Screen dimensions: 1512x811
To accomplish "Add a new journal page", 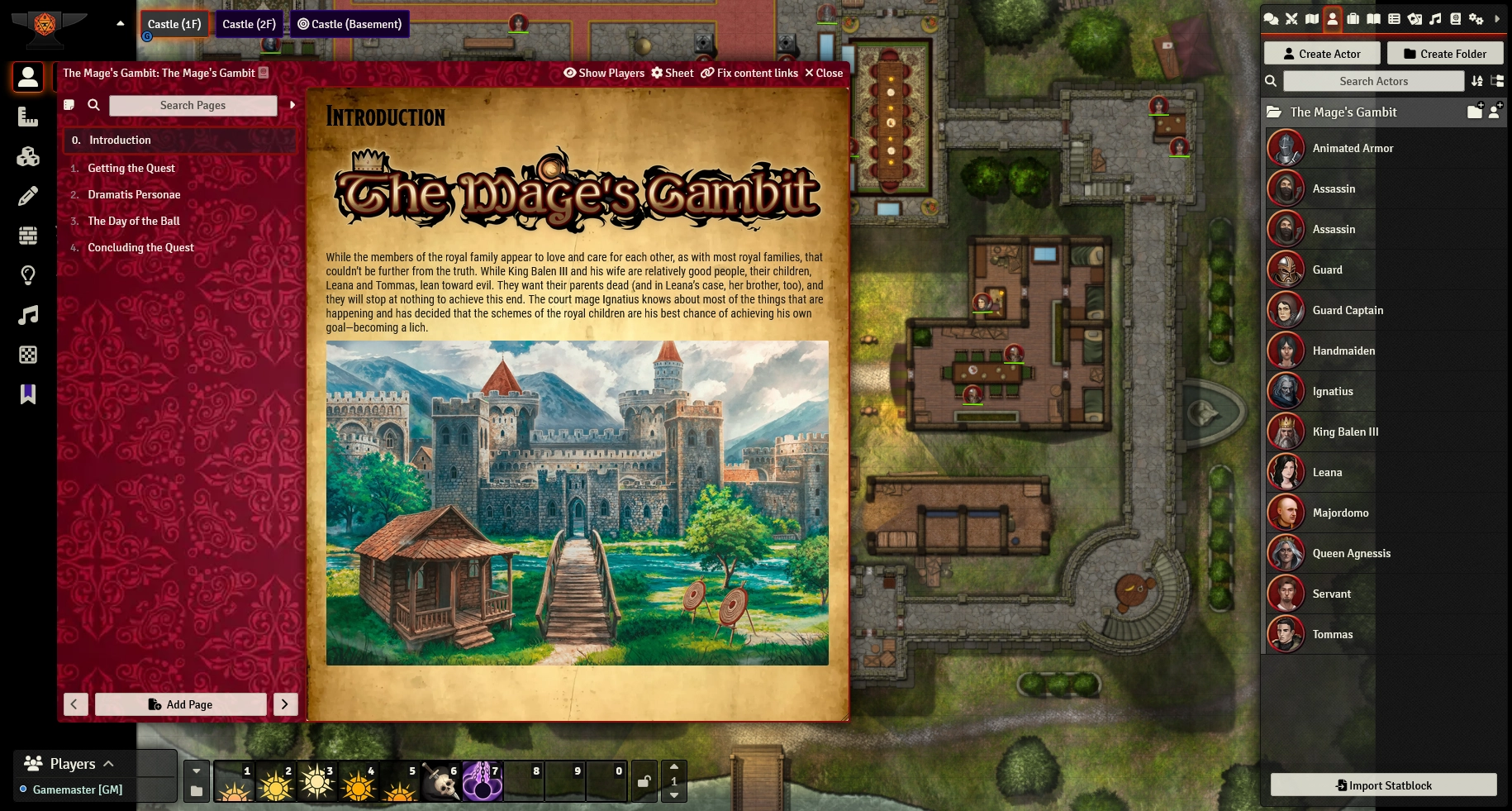I will [180, 704].
